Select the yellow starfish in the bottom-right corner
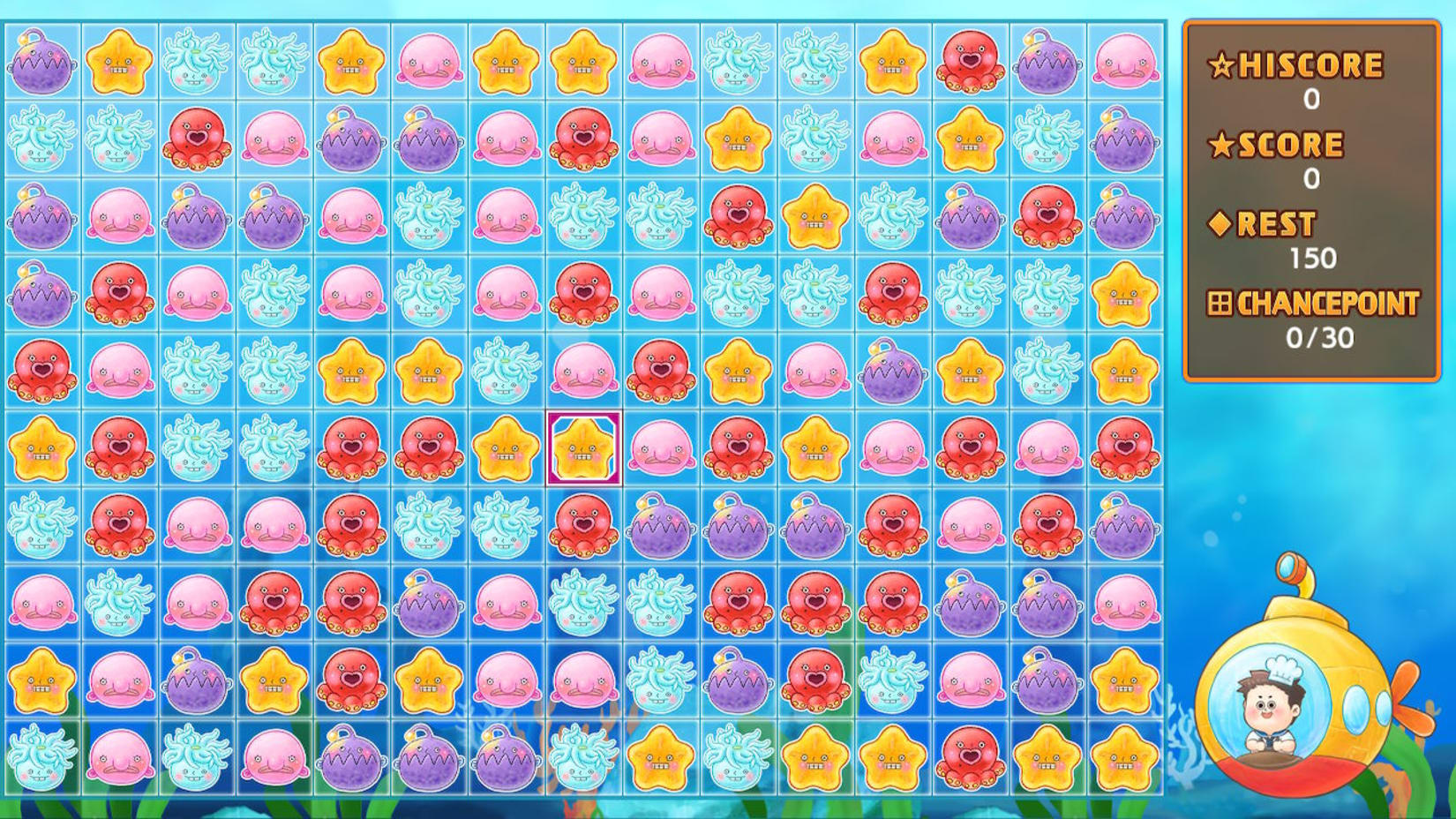Viewport: 1456px width, 819px height. pyautogui.click(x=1125, y=757)
